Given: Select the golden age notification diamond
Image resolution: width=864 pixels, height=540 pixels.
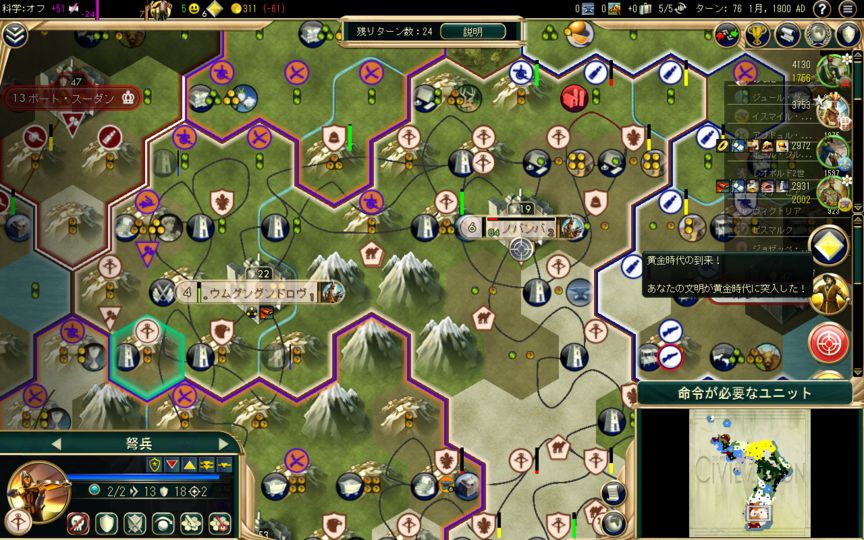Looking at the screenshot, I should click(829, 247).
